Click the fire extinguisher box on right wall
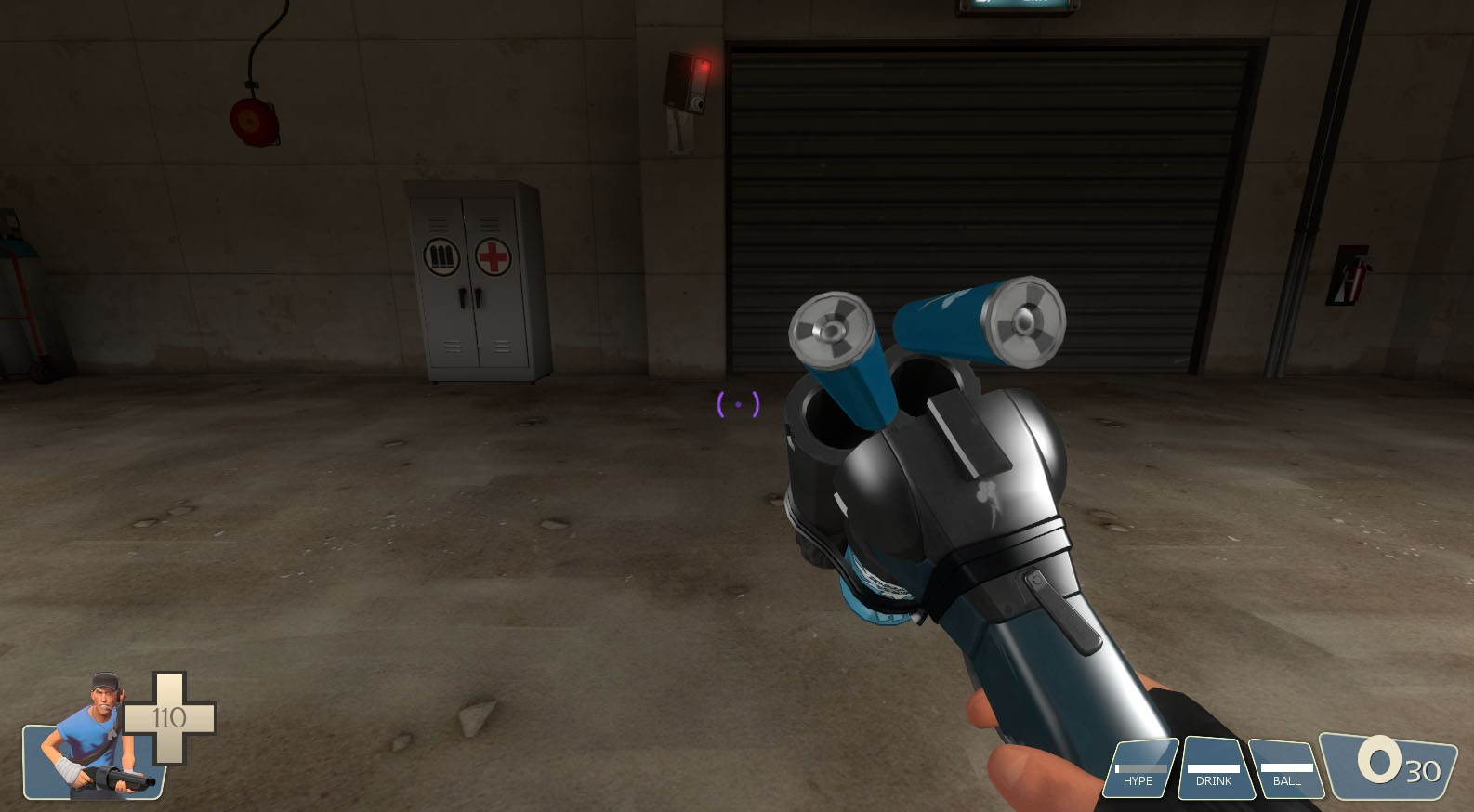 (x=1349, y=273)
